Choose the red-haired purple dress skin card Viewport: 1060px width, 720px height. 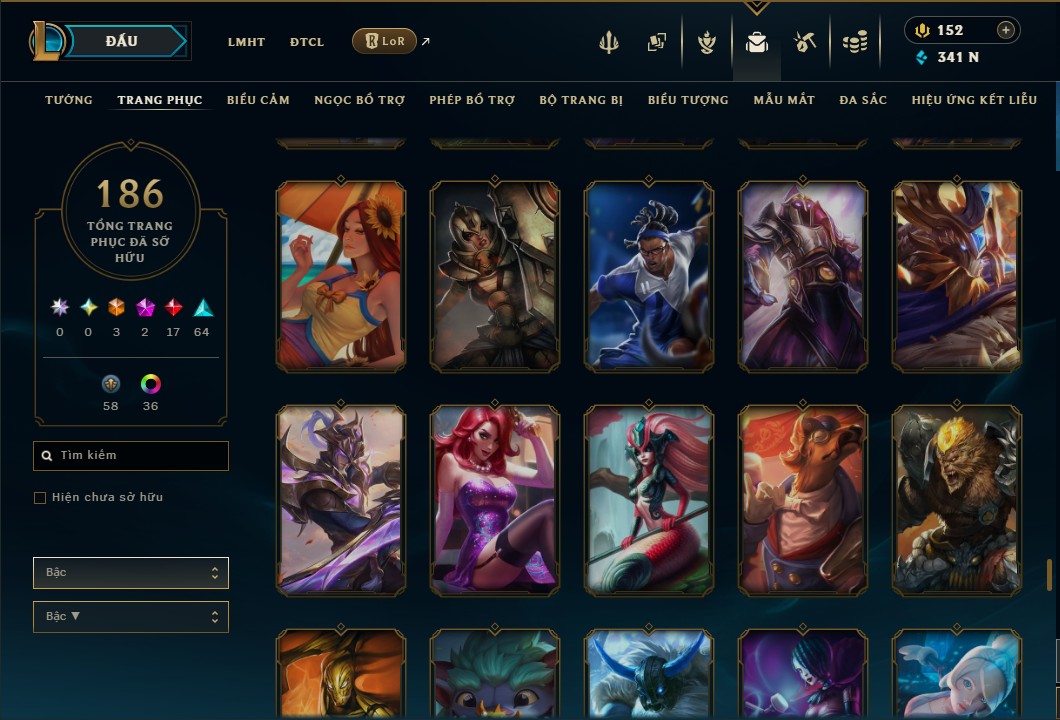pyautogui.click(x=495, y=500)
